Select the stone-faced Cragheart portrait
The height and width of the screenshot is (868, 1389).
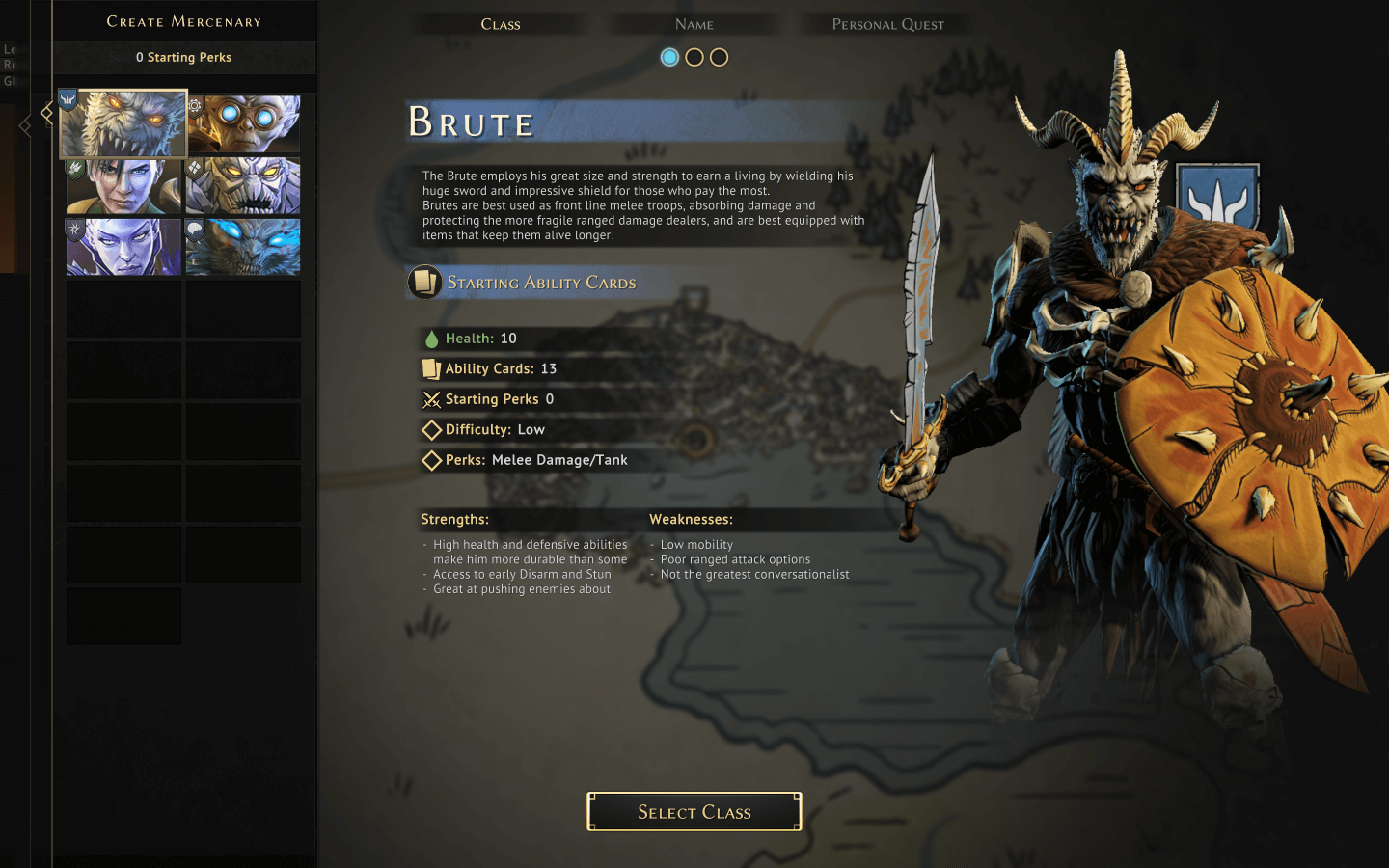(x=243, y=186)
